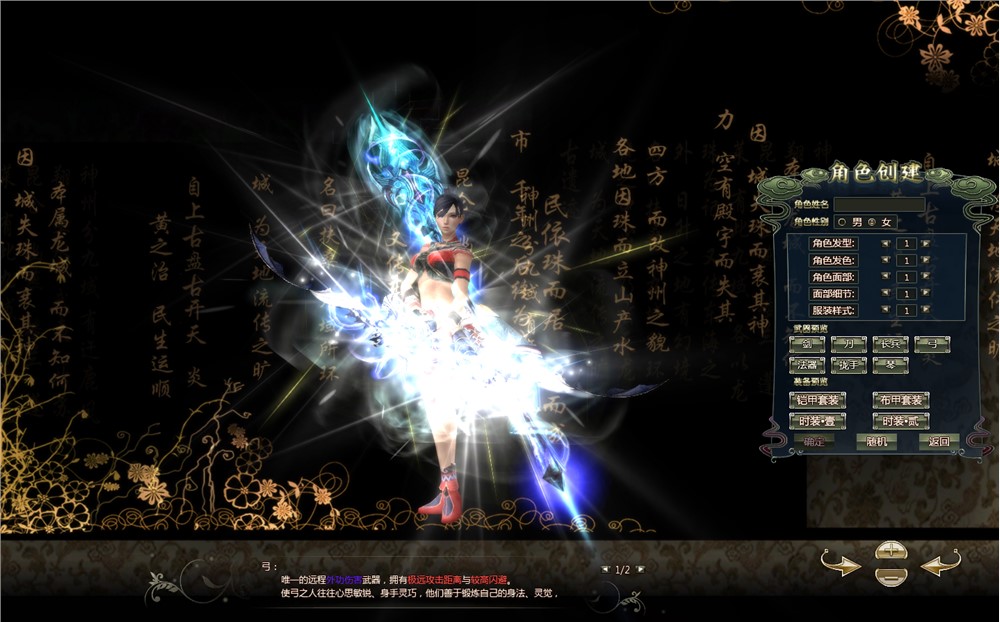This screenshot has width=1000, height=622.
Task: Preview the zither (琴) weapon
Action: click(x=890, y=366)
